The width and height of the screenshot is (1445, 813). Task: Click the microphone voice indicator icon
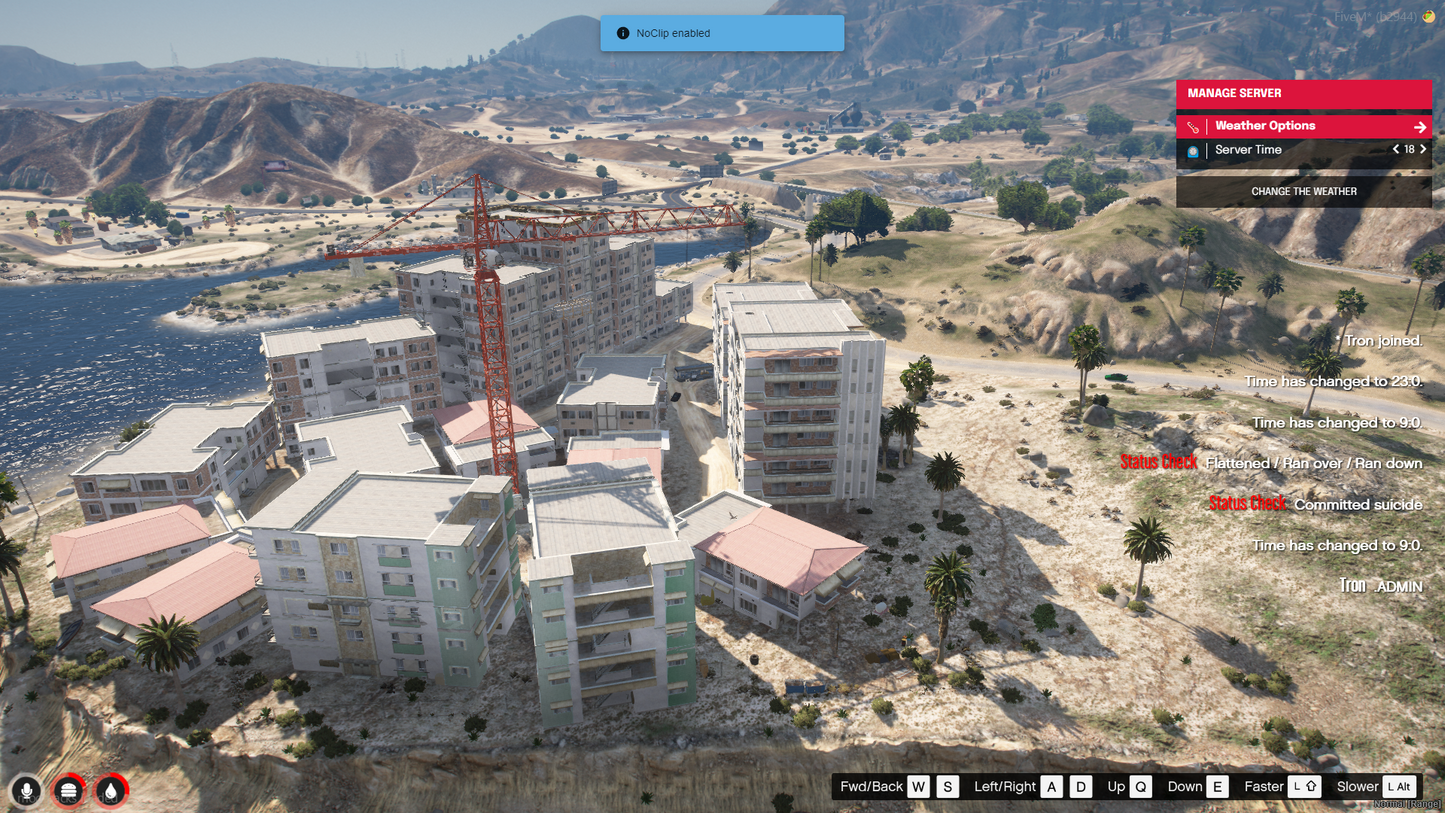27,791
